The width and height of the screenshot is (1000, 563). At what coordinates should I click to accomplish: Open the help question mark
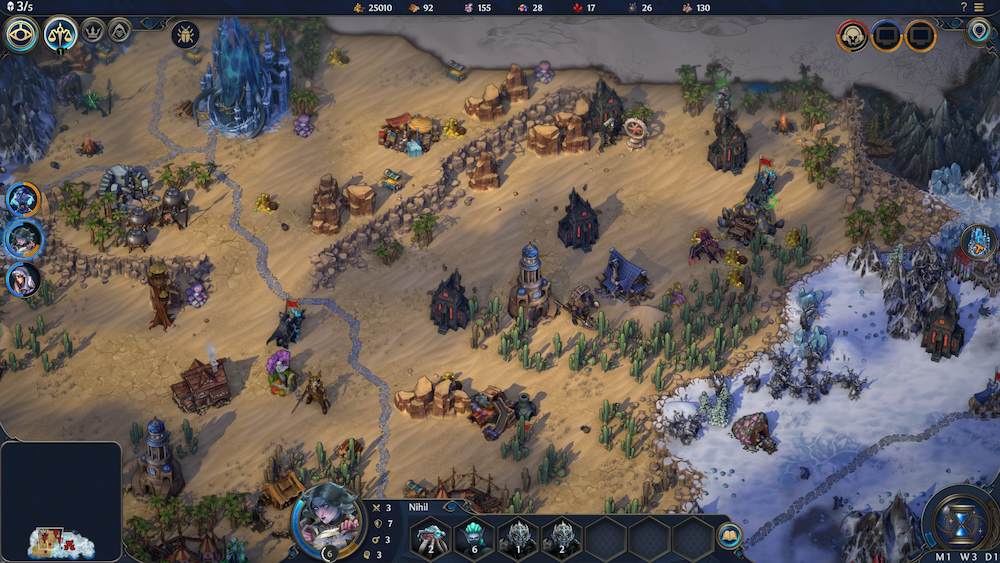pos(964,7)
